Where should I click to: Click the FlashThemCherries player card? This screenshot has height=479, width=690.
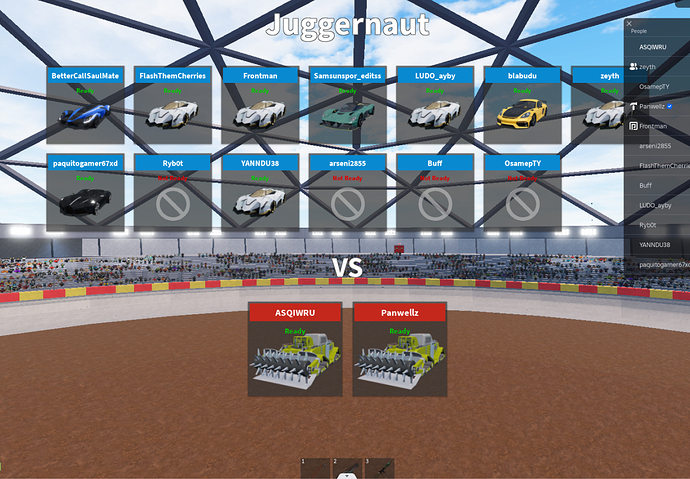(172, 106)
